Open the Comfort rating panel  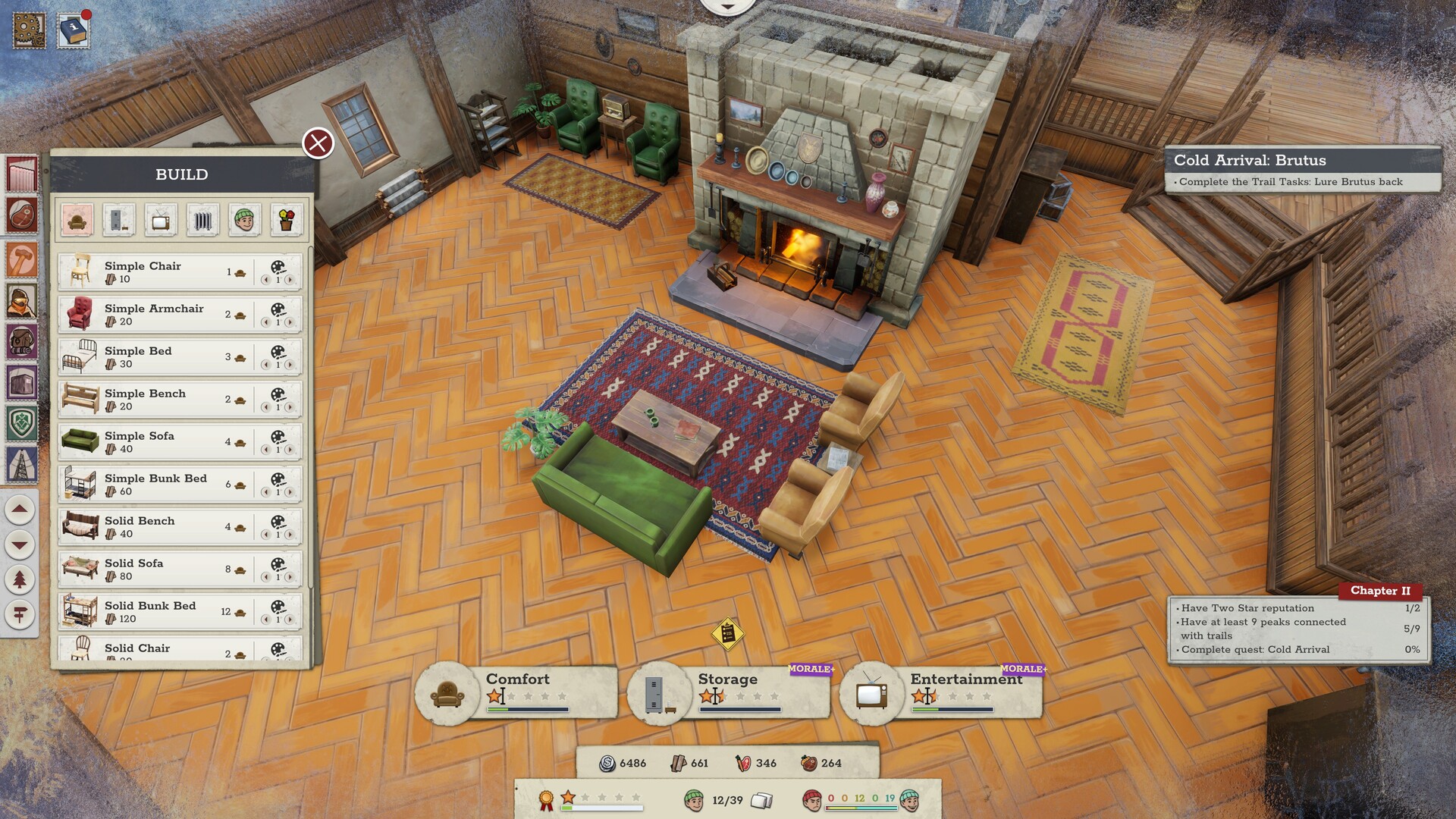pyautogui.click(x=517, y=691)
